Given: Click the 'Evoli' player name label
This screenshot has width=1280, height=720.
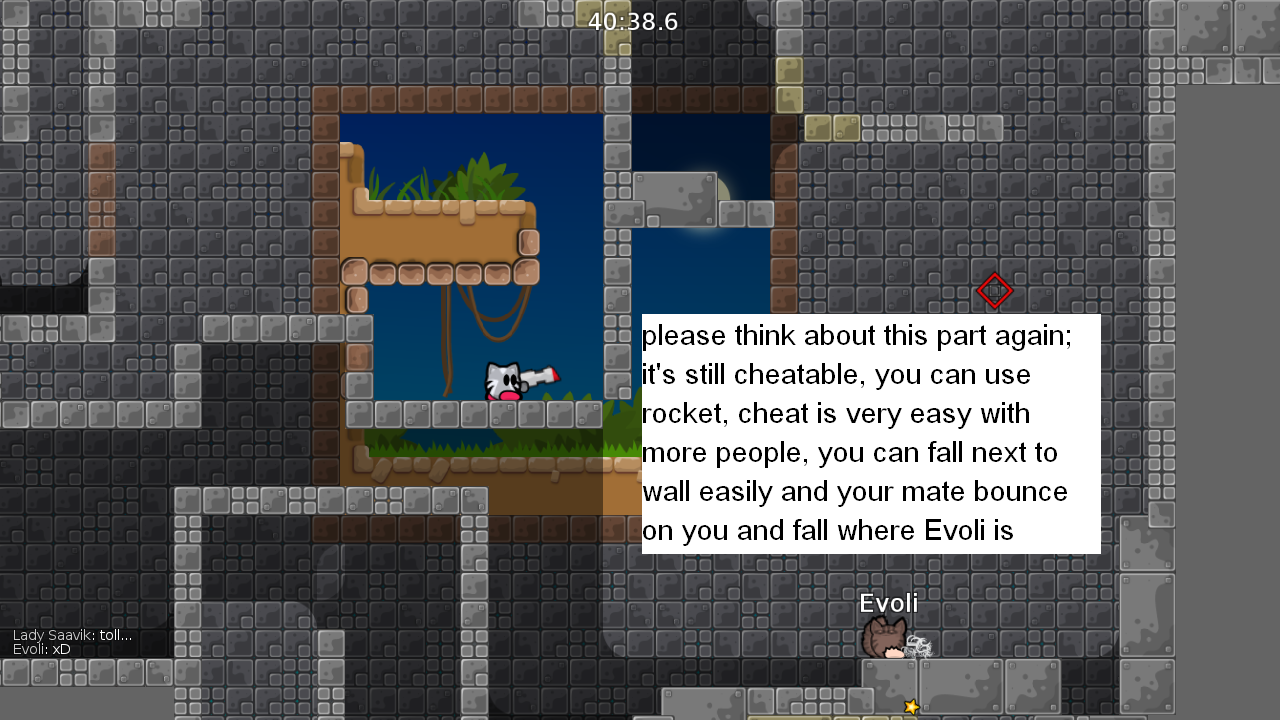Looking at the screenshot, I should (888, 603).
